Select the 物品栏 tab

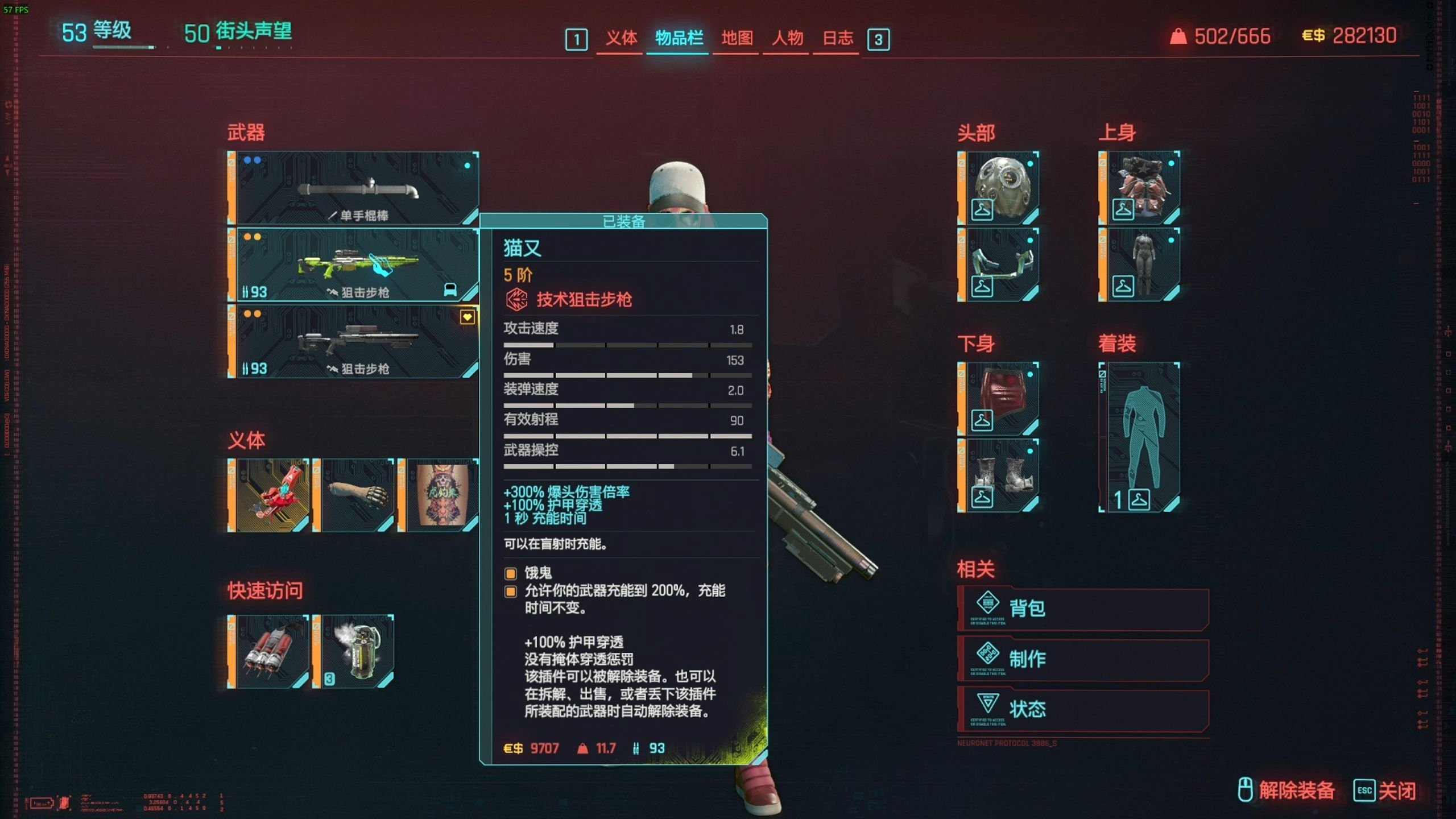coord(679,38)
